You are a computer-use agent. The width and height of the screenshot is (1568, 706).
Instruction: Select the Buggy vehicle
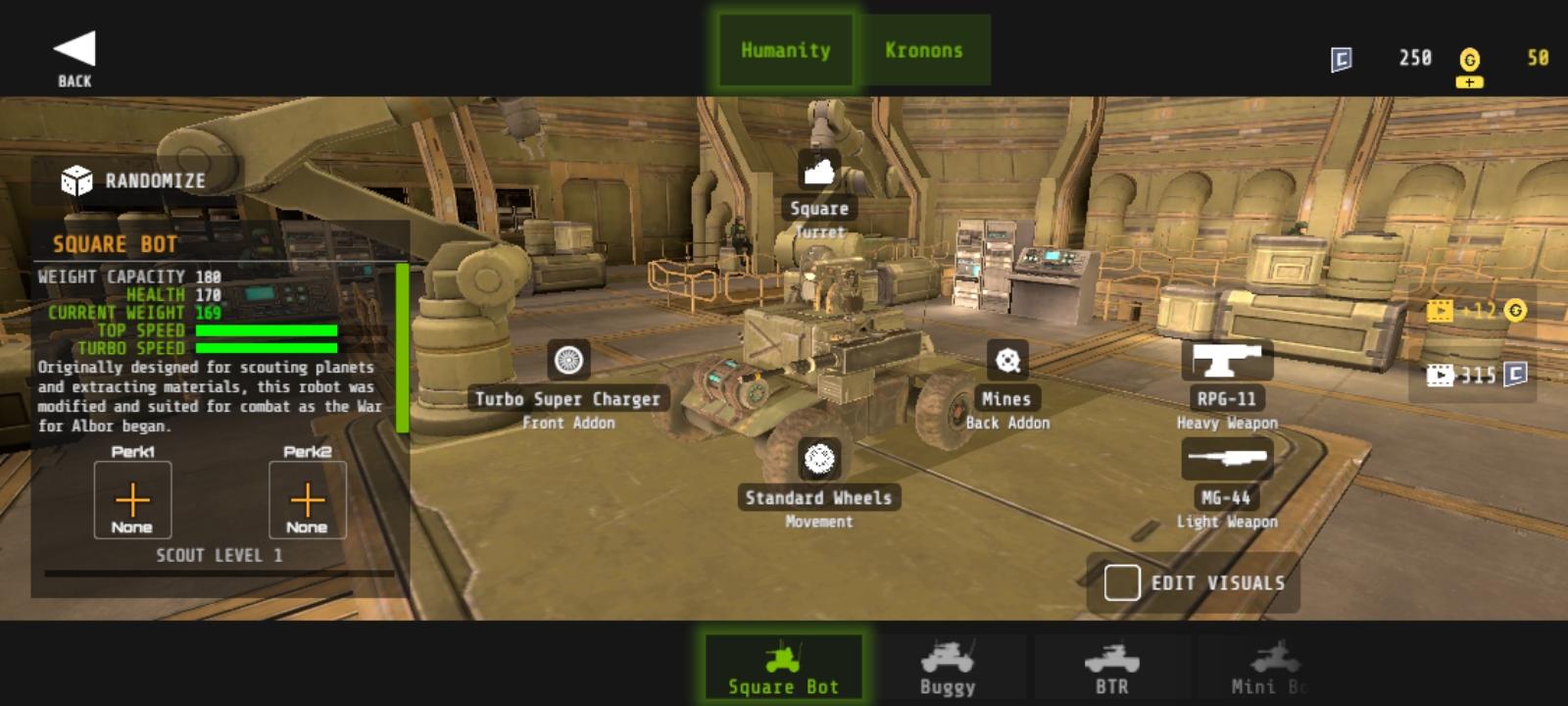point(947,664)
